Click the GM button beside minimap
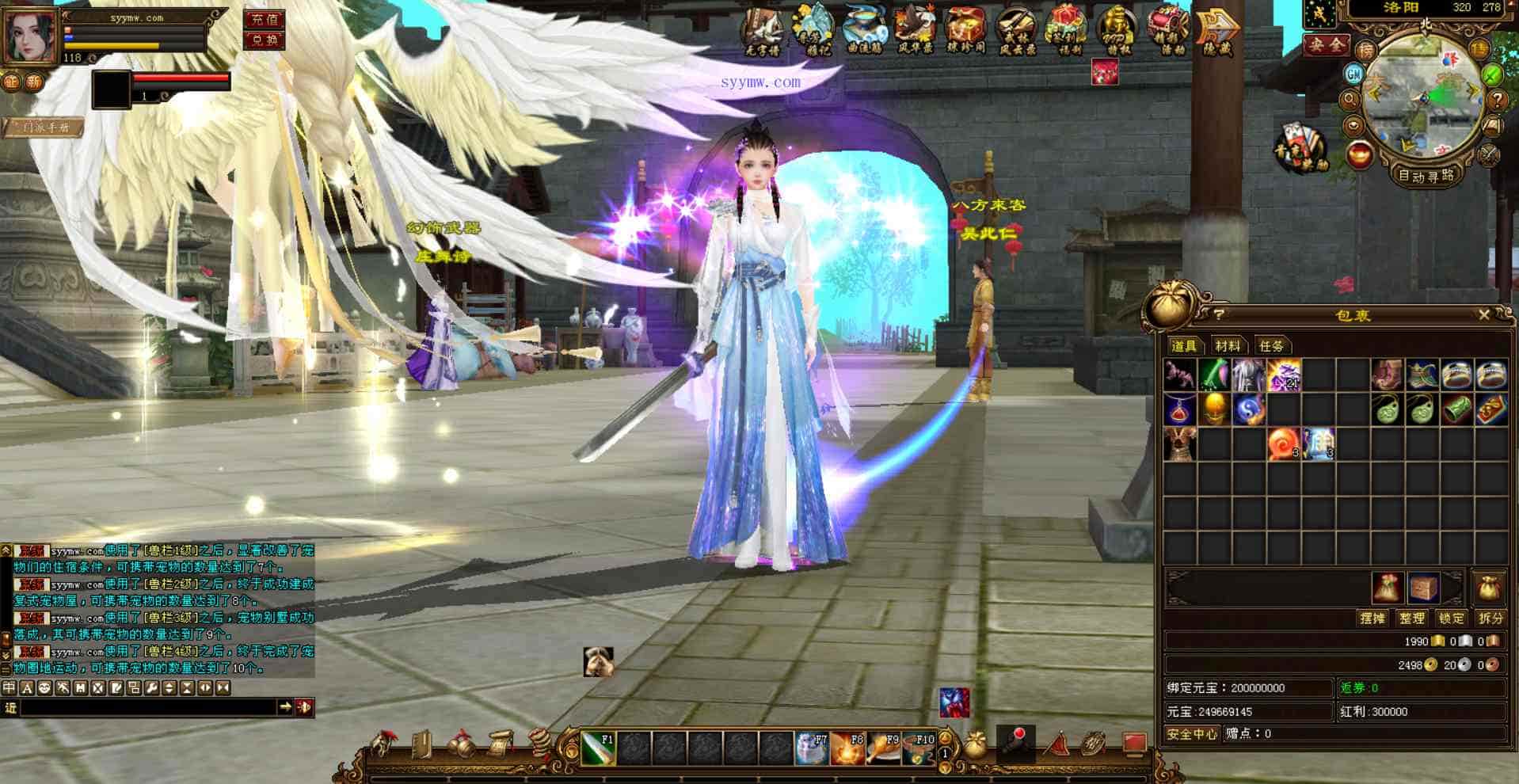 click(1353, 74)
